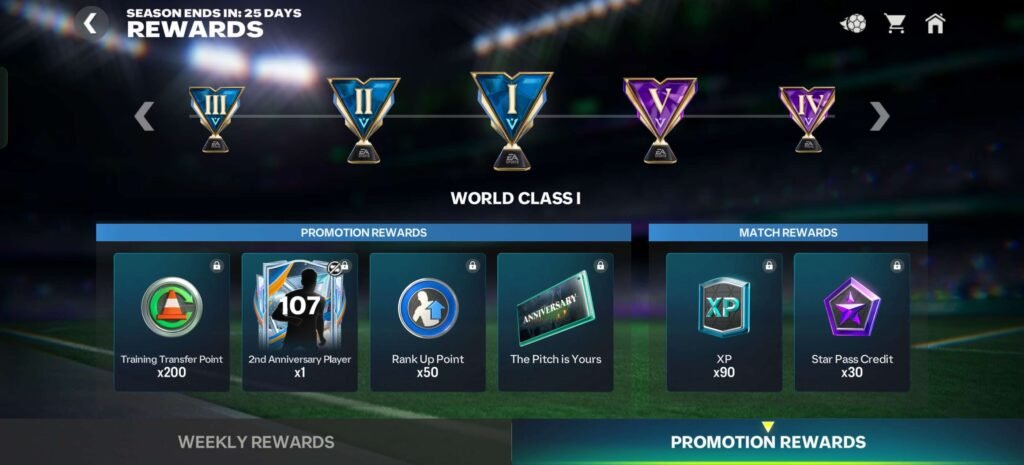The height and width of the screenshot is (465, 1024).
Task: Select the Promotion Rewards tab
Action: tap(768, 442)
